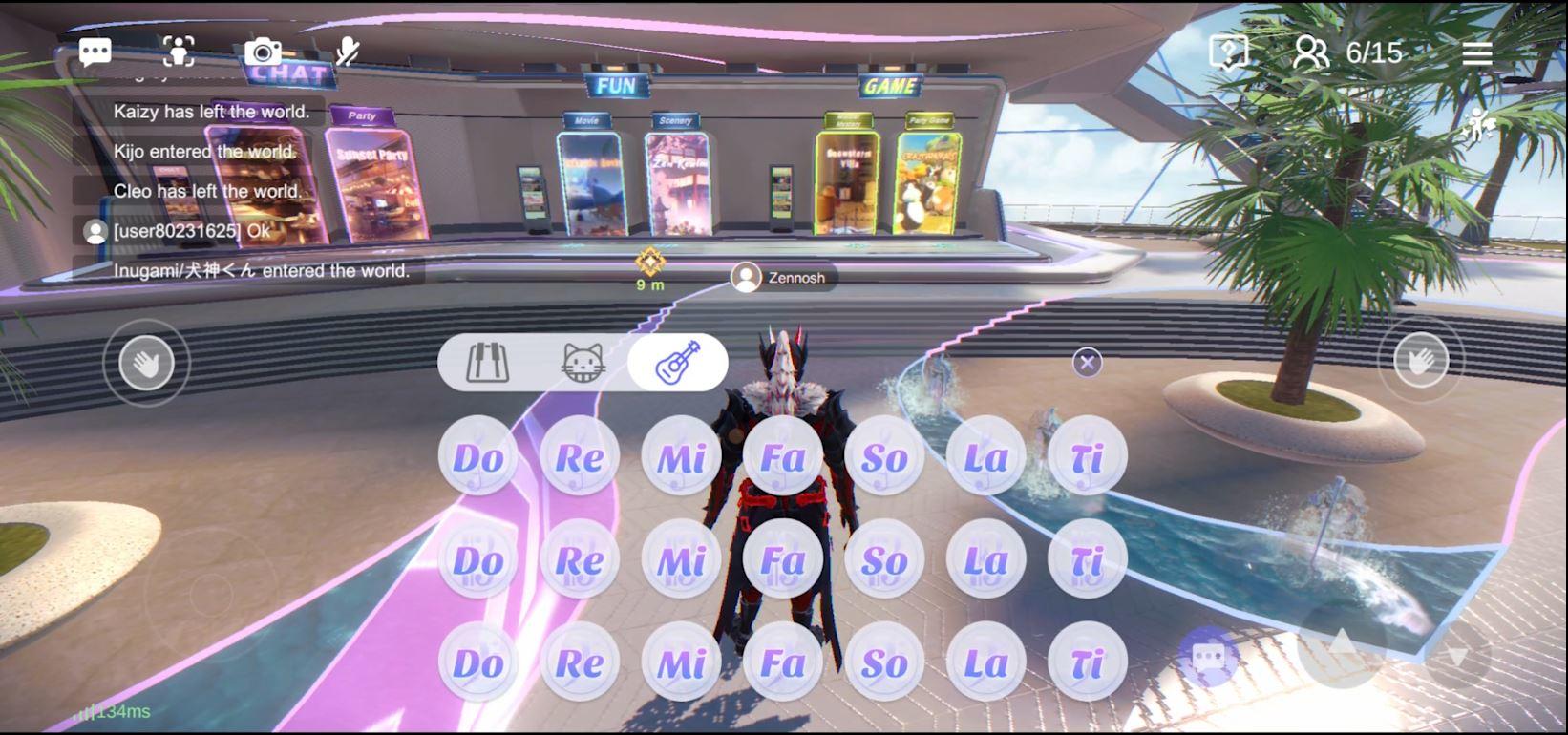Select the piano instrument icon
Image resolution: width=1568 pixels, height=735 pixels.
point(487,362)
